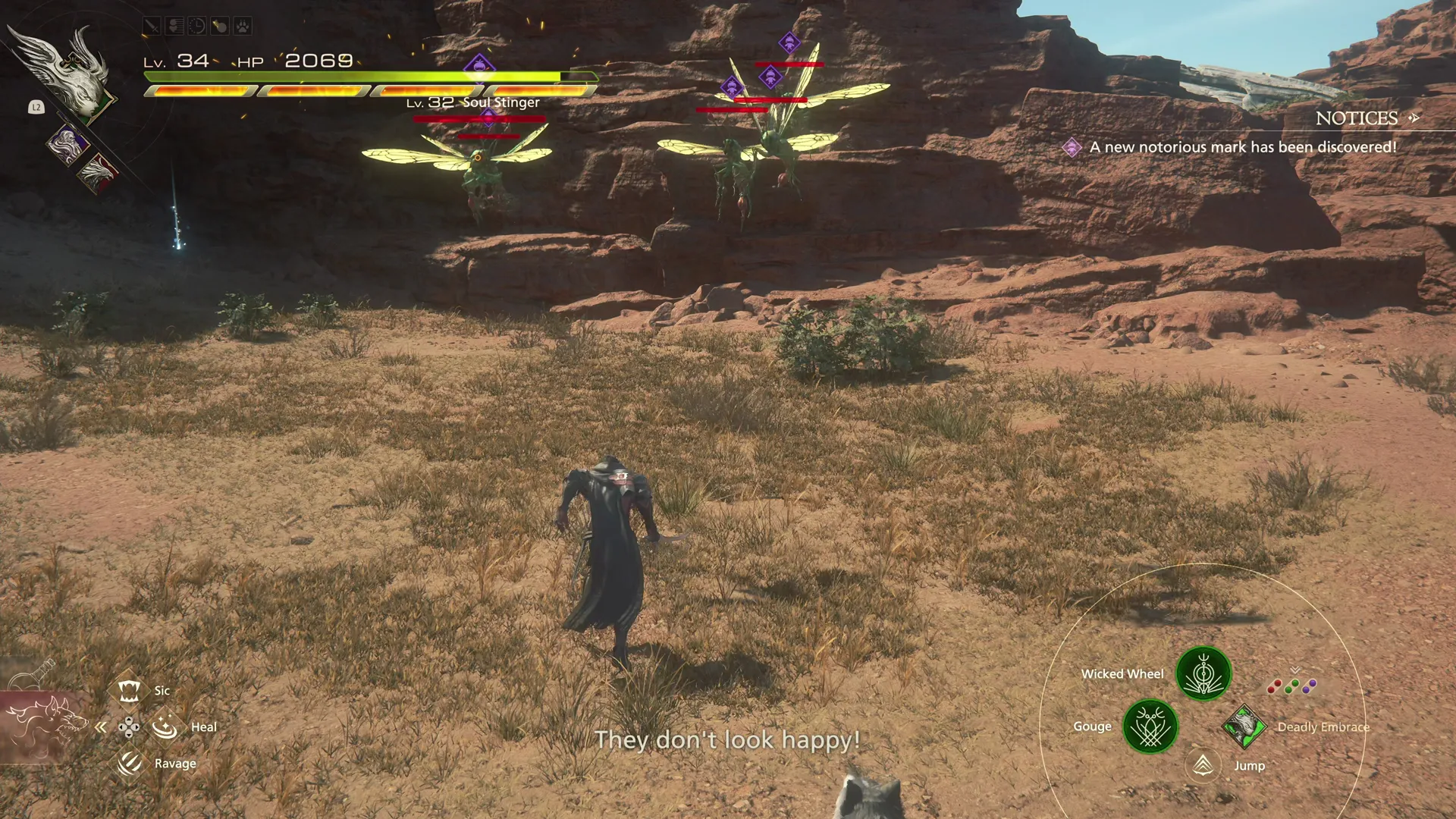Toggle the red eikon dot indicator
This screenshot has width=1456, height=819.
1274,686
